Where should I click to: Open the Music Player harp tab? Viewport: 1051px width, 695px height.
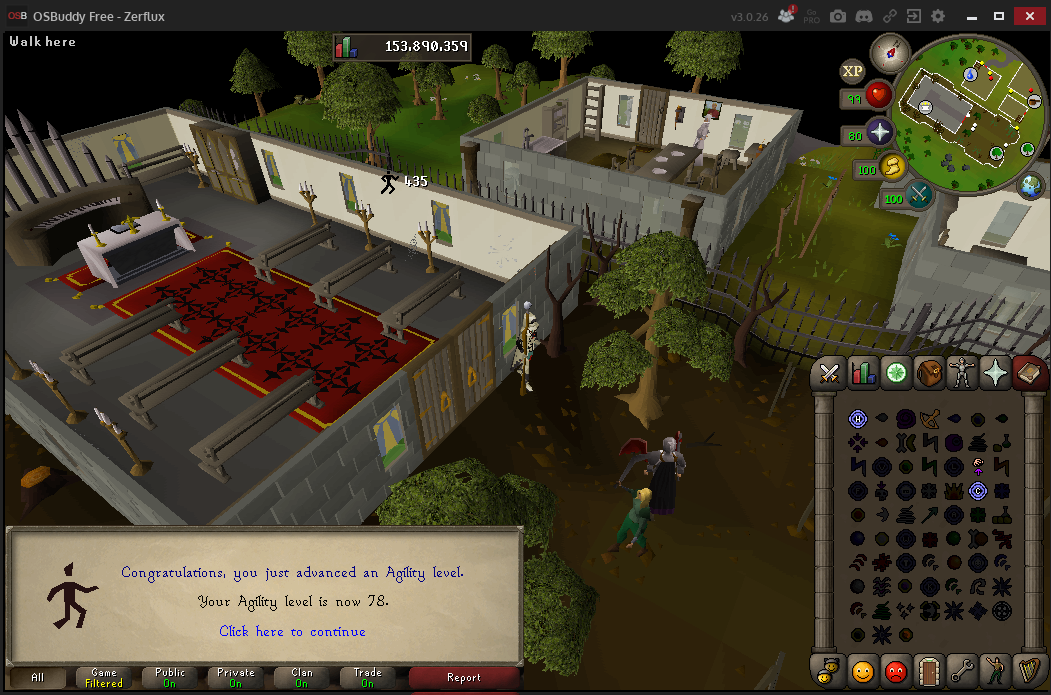point(1028,668)
